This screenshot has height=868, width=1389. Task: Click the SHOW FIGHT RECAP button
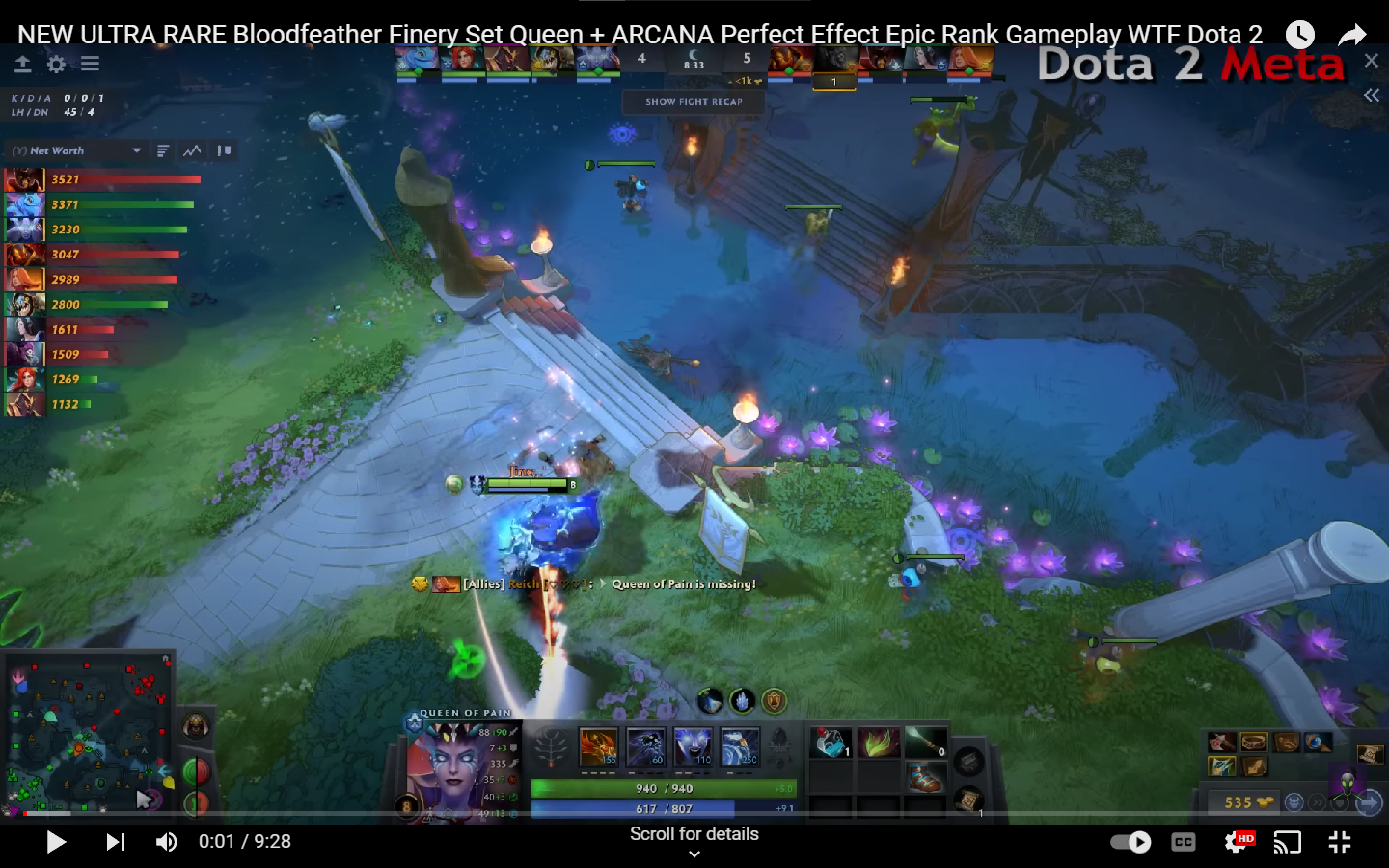point(694,101)
